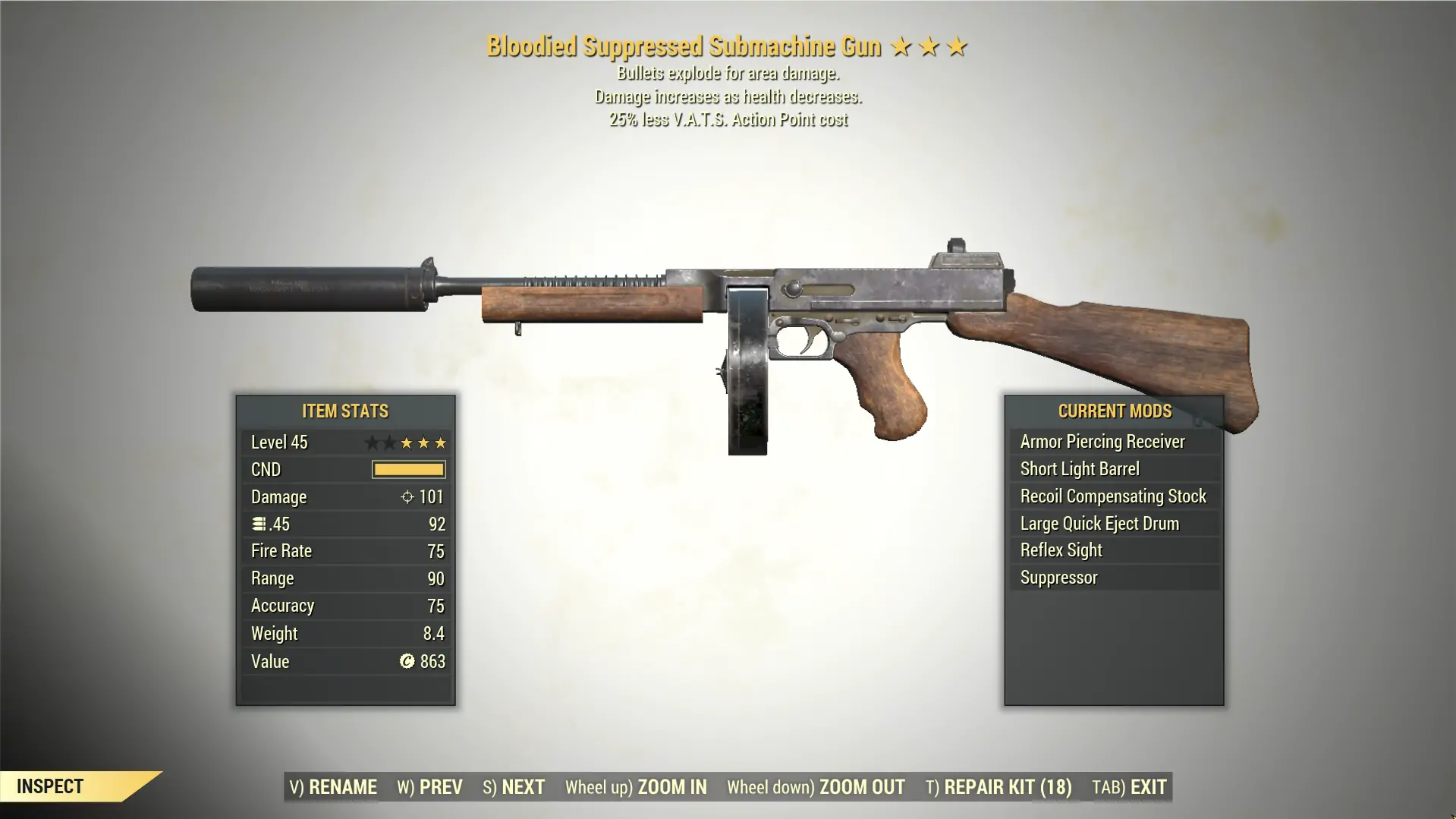Use T) REPAIR KIT (18) to repair

[998, 787]
